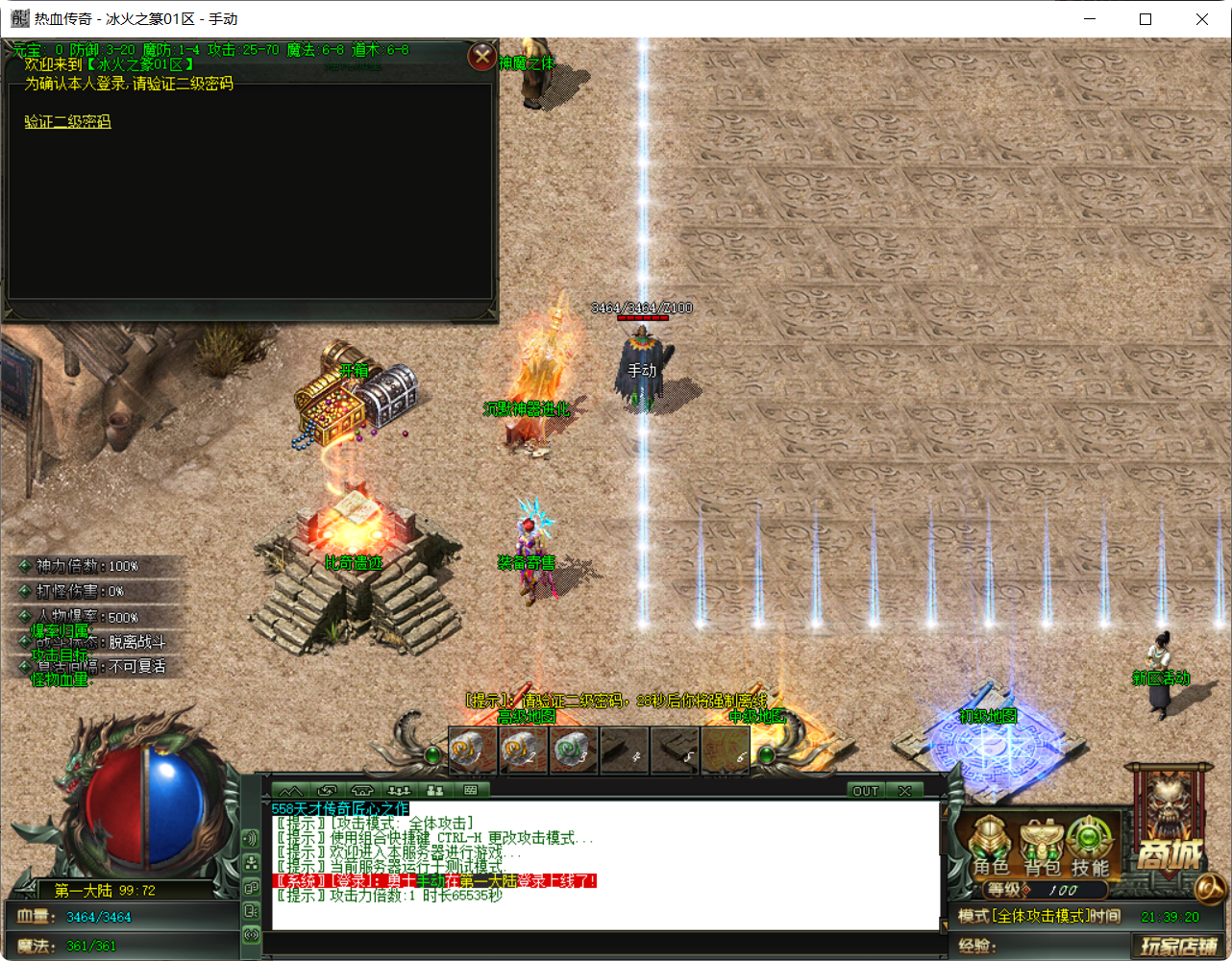Click the friends/group icon in chat toolbar
The width and height of the screenshot is (1232, 961).
pos(435,790)
